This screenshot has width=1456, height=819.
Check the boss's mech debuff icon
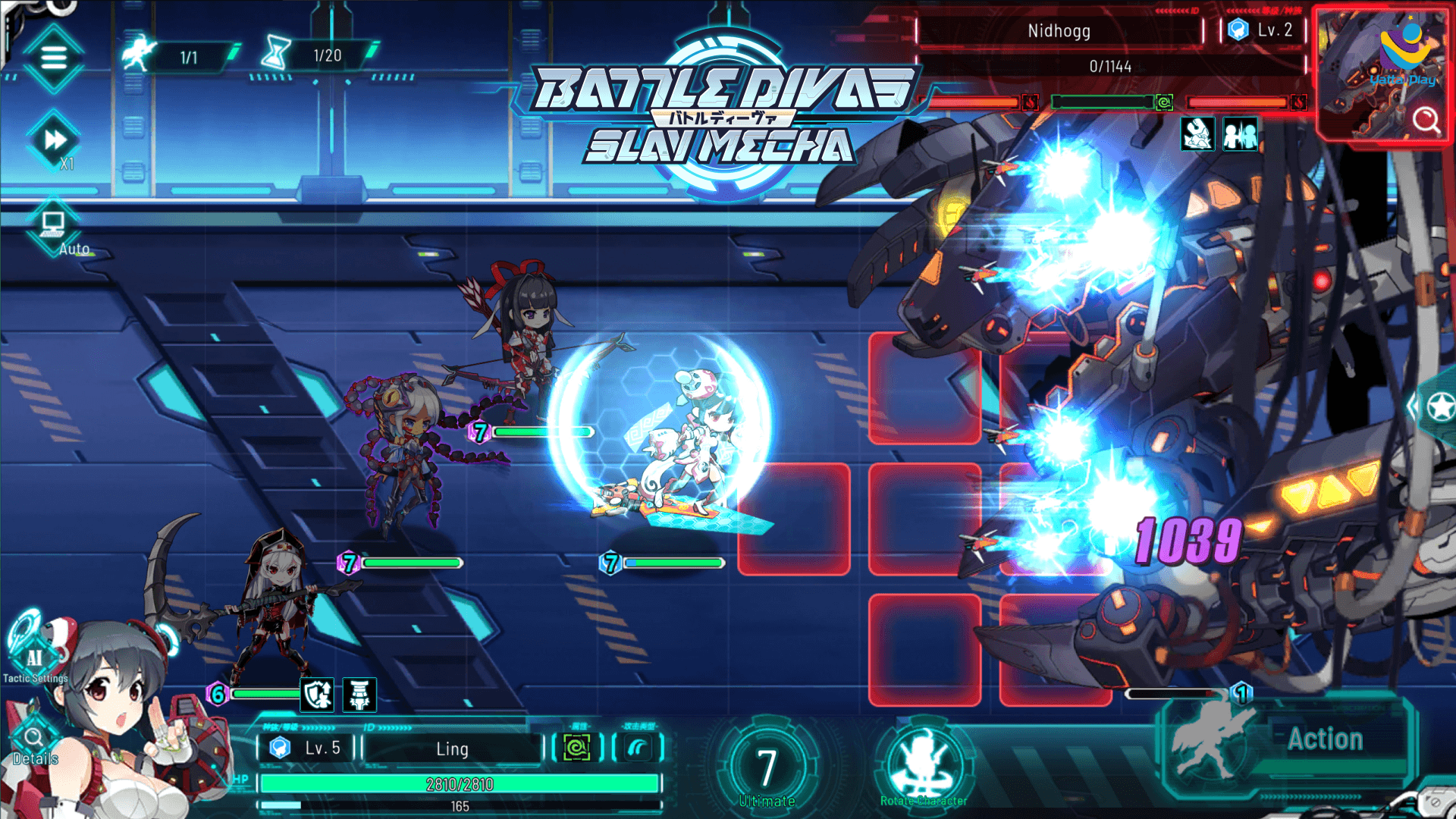click(x=1197, y=135)
